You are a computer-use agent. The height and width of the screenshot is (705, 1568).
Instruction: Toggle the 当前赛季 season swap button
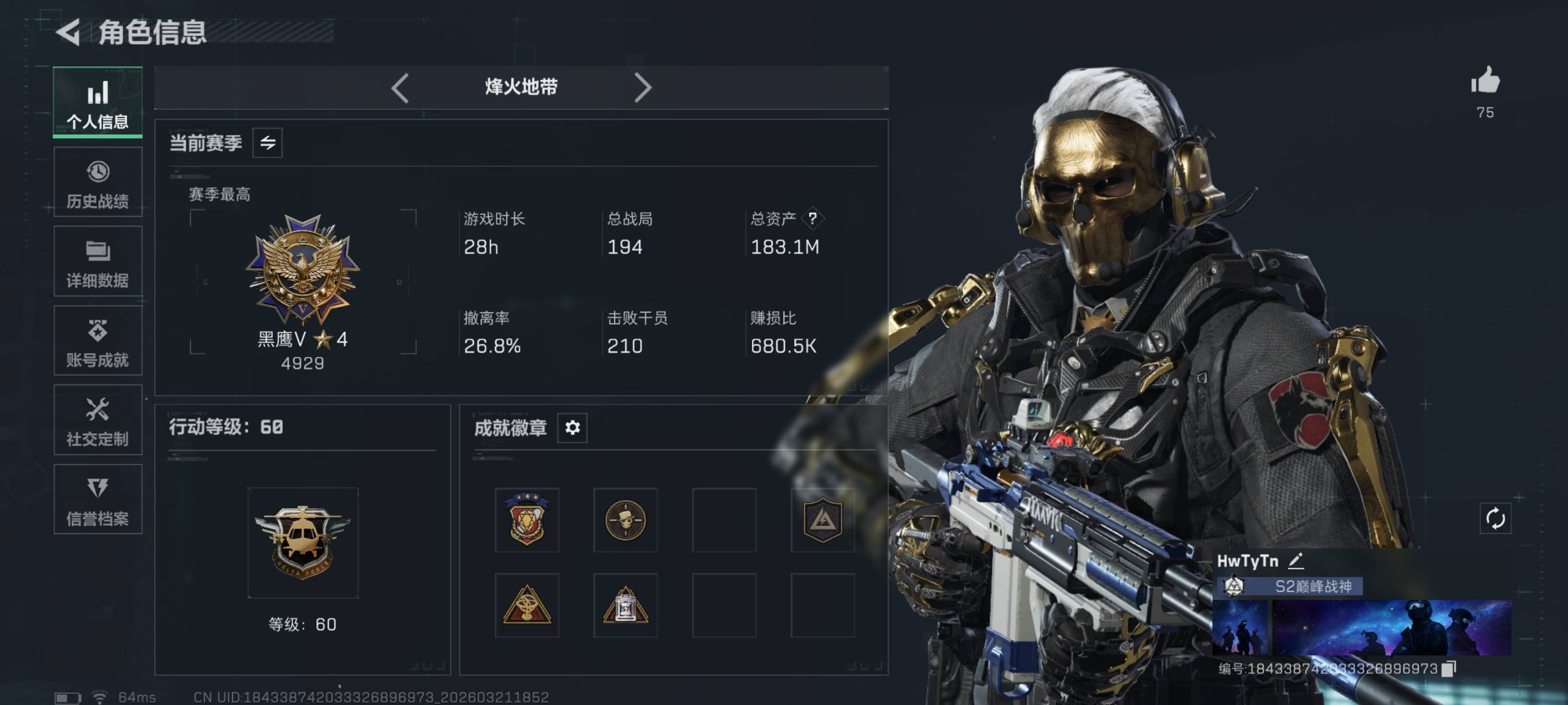coord(267,143)
